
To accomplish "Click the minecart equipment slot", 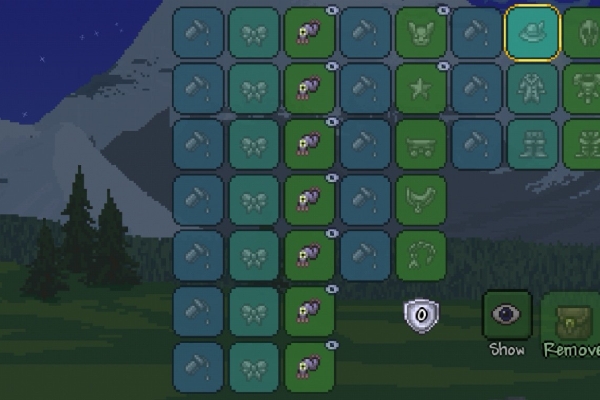I will pos(421,143).
